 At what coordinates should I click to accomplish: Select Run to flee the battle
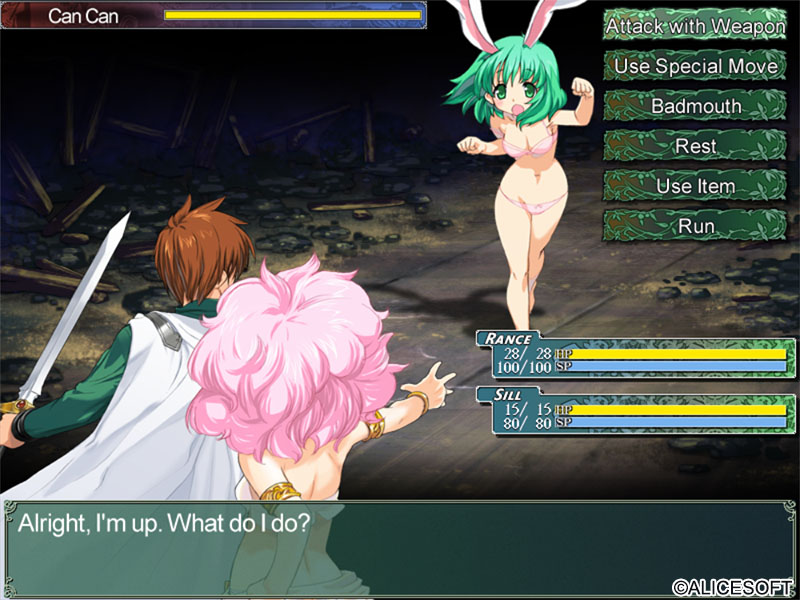[x=695, y=226]
